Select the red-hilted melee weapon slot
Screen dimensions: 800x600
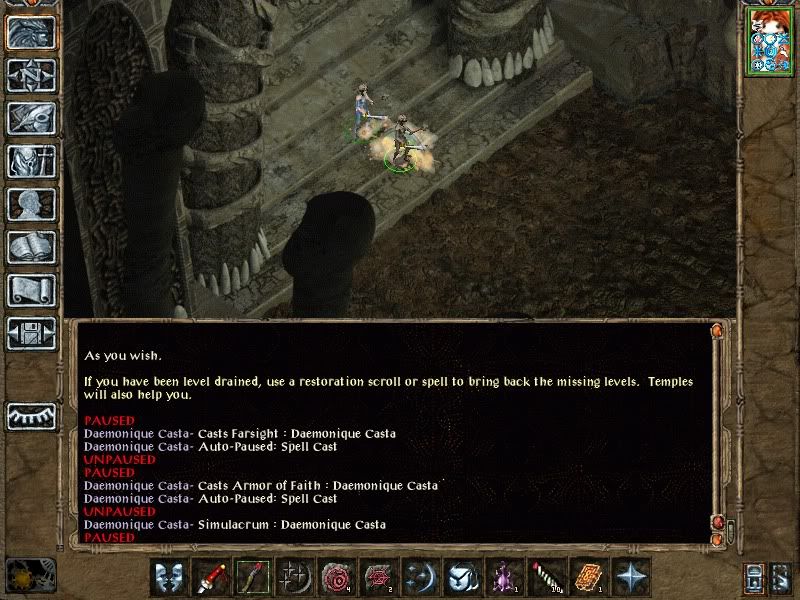pyautogui.click(x=211, y=578)
